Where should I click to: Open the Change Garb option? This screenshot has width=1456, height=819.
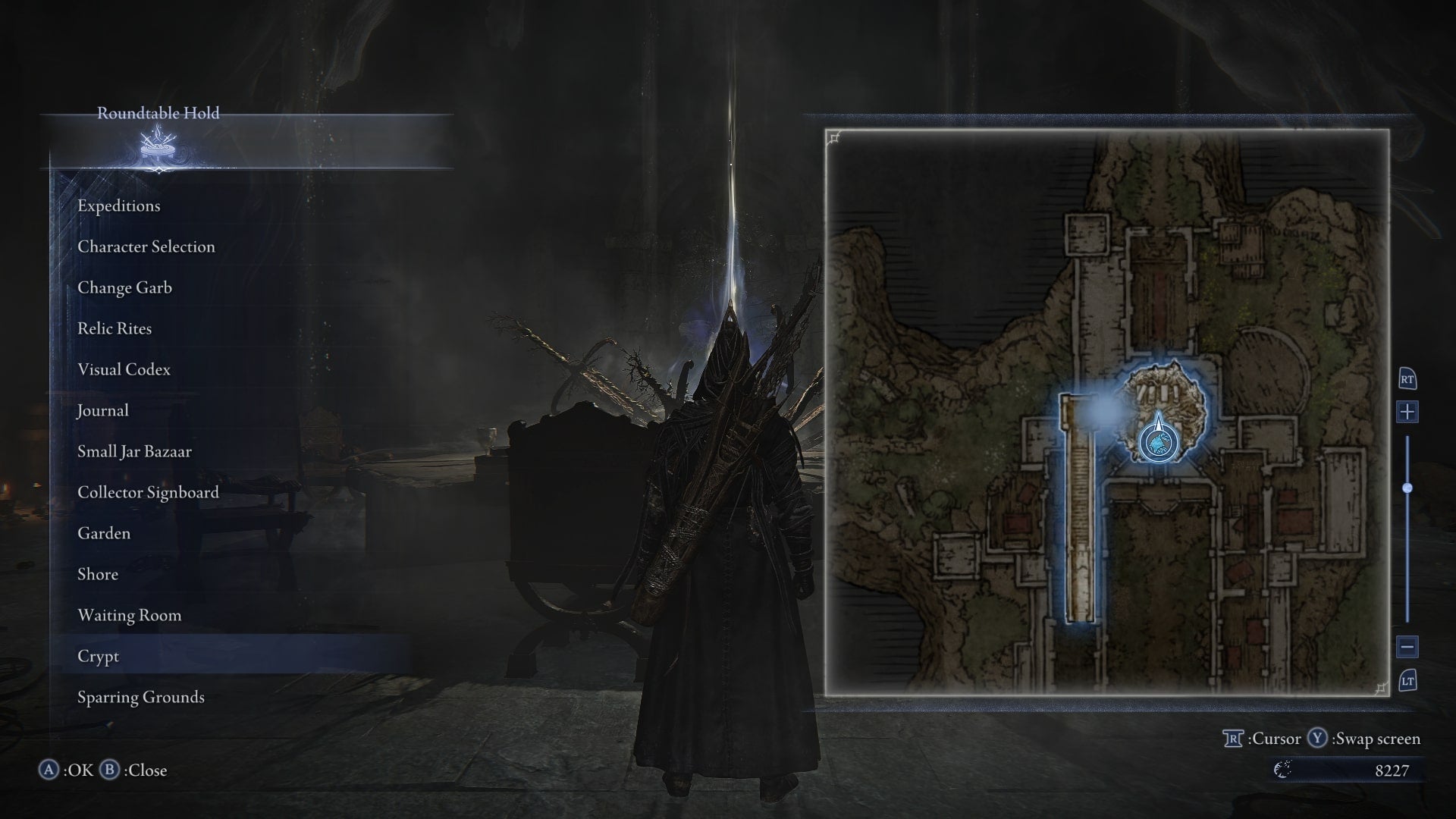click(x=124, y=287)
